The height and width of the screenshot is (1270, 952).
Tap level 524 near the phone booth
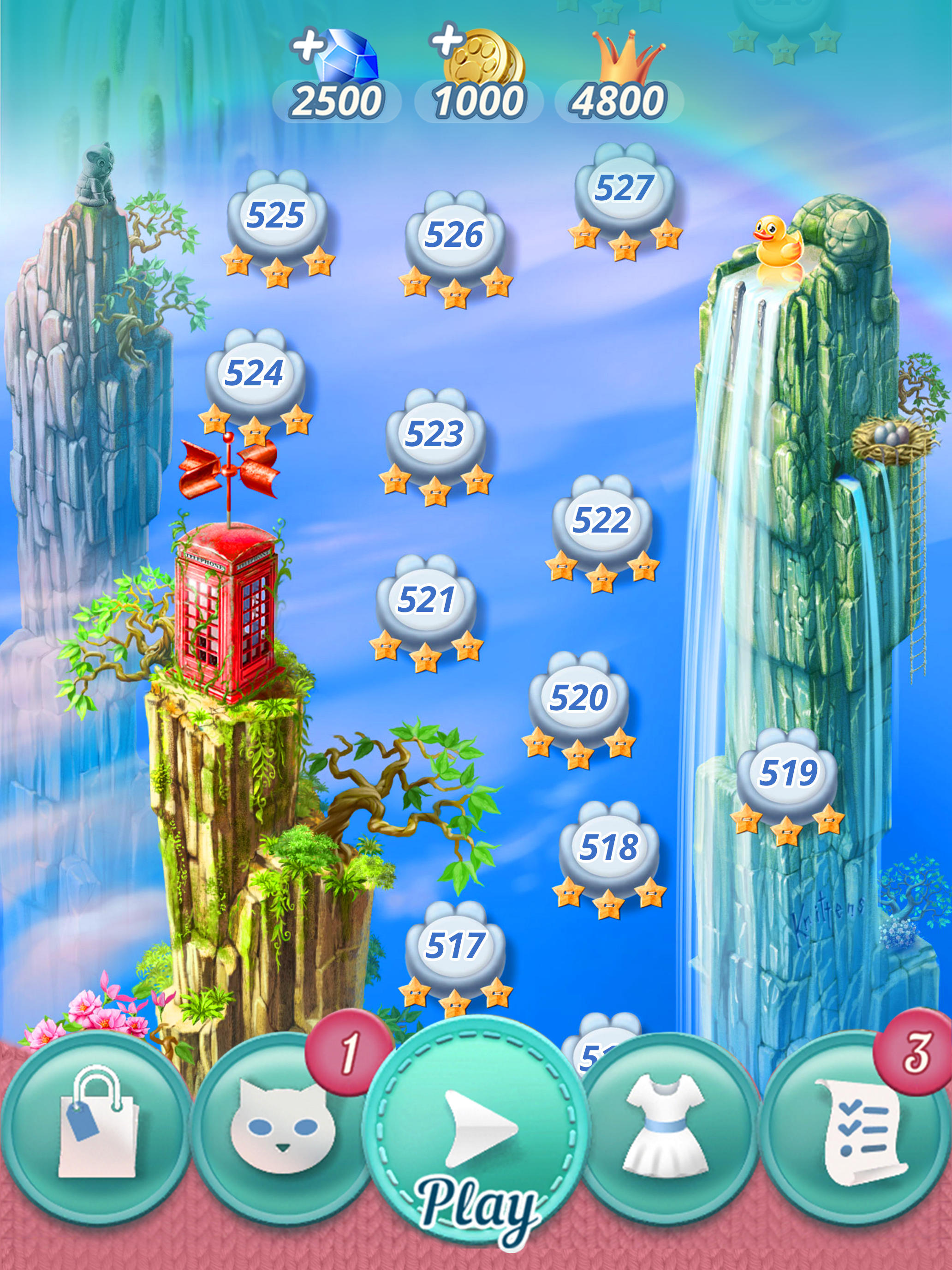pyautogui.click(x=254, y=373)
